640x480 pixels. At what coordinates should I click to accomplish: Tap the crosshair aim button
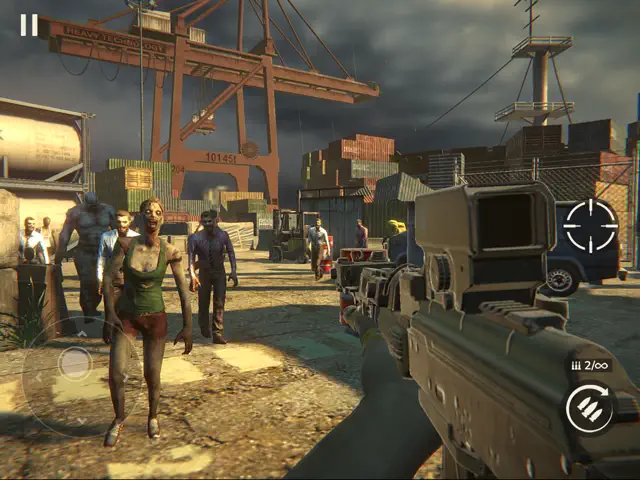(590, 227)
